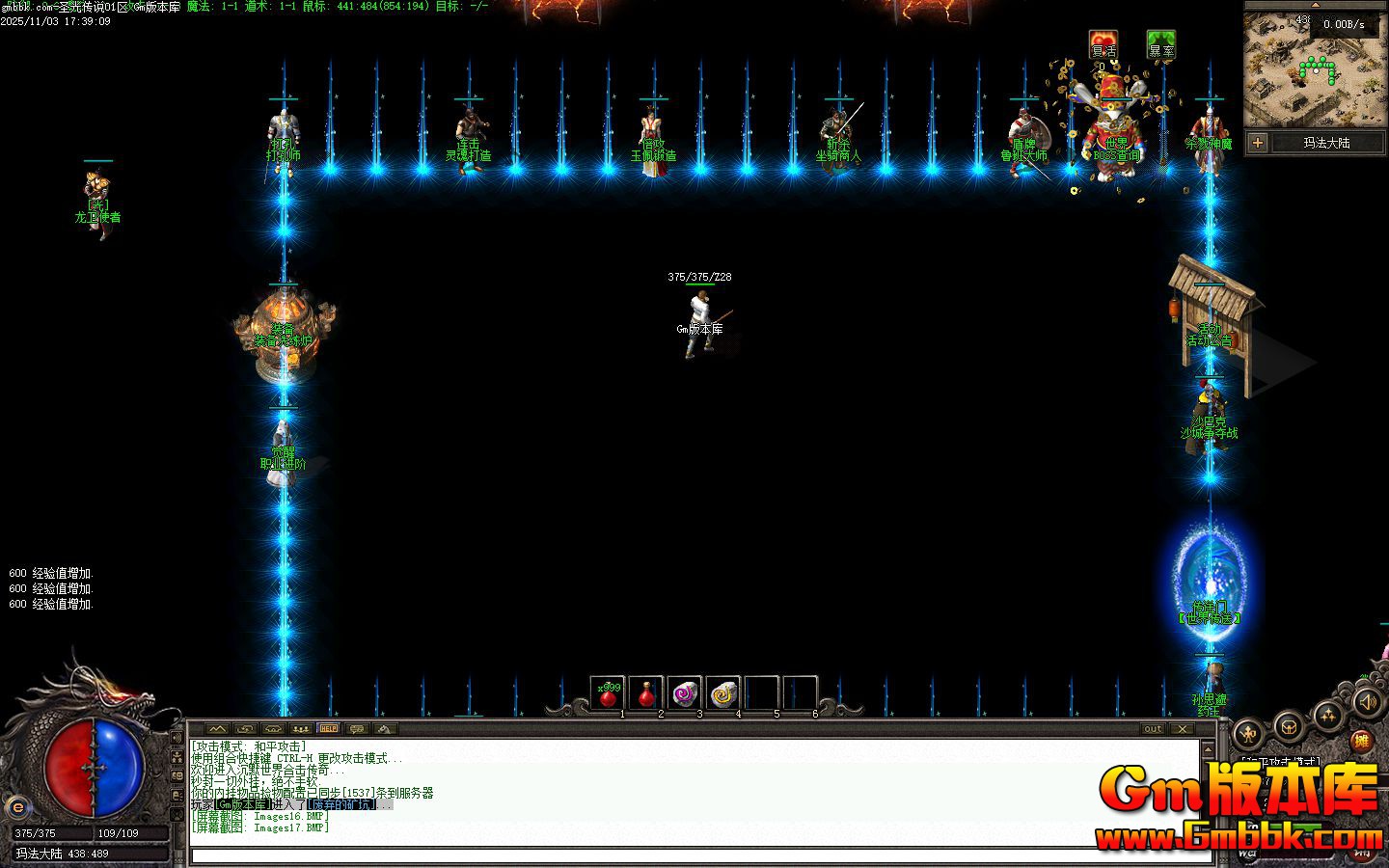Screen dimensions: 1389x868
Task: Expand the chat panel with the arrow toolbar icon
Action: pyautogui.click(x=217, y=729)
